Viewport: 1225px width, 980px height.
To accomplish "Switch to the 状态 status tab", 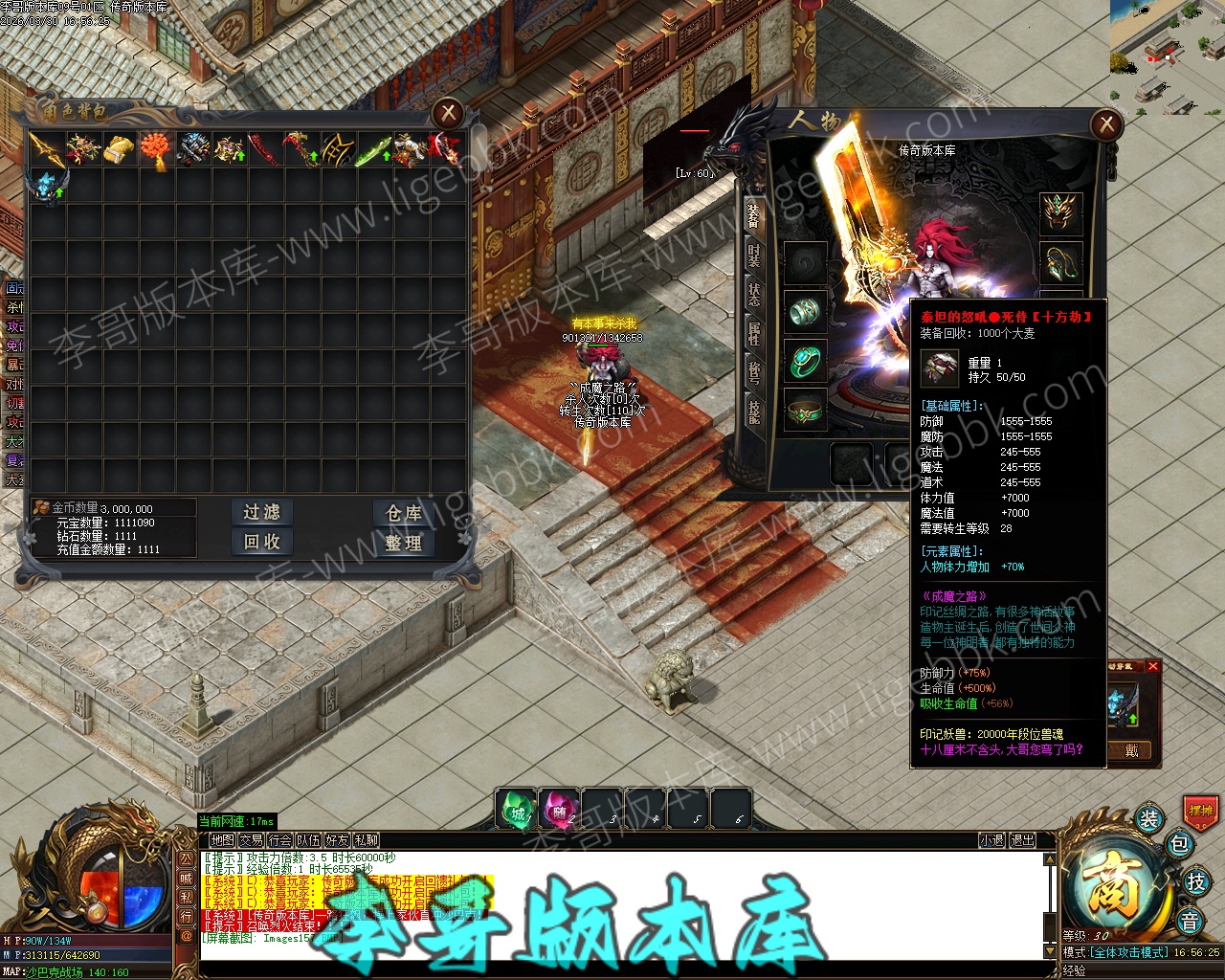I will point(754,294).
